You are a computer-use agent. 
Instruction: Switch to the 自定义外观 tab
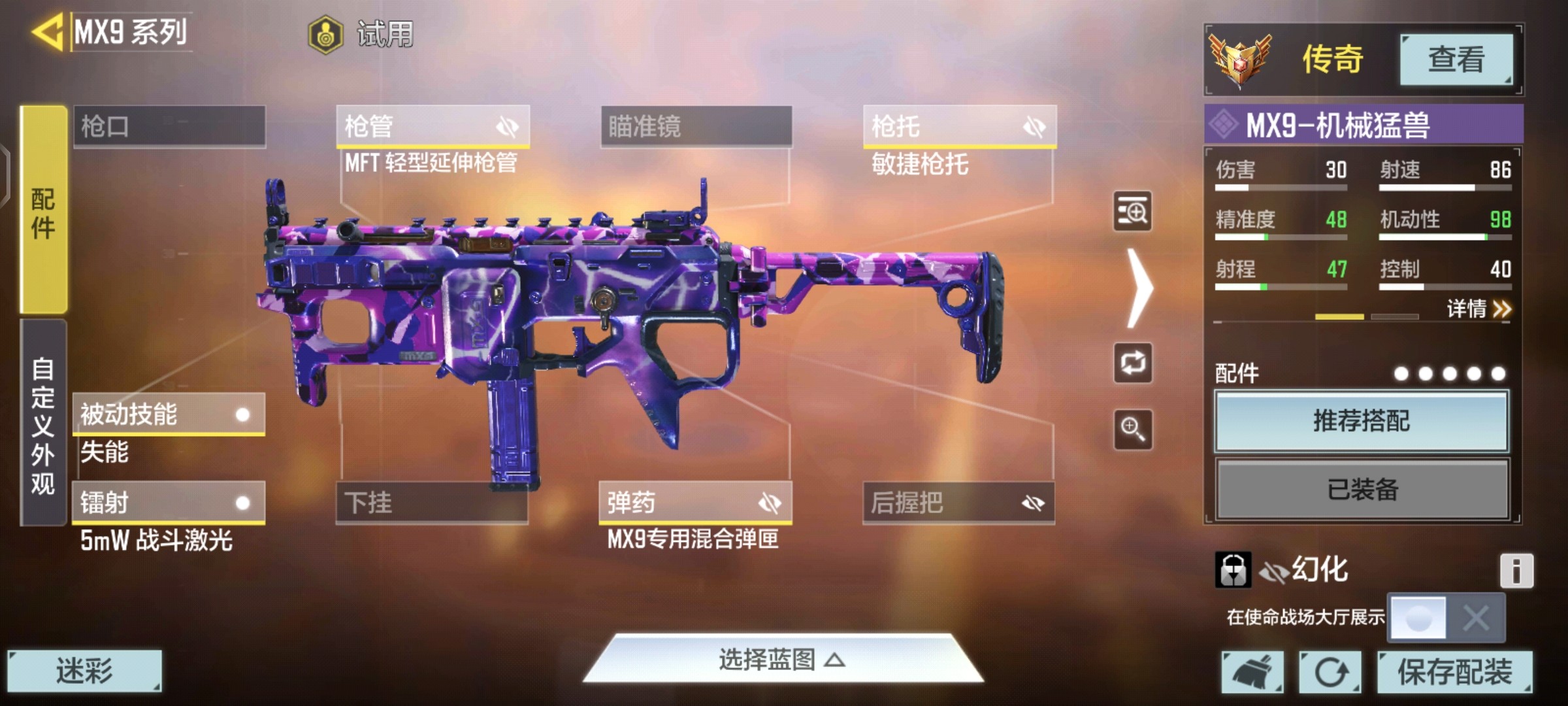[x=43, y=424]
